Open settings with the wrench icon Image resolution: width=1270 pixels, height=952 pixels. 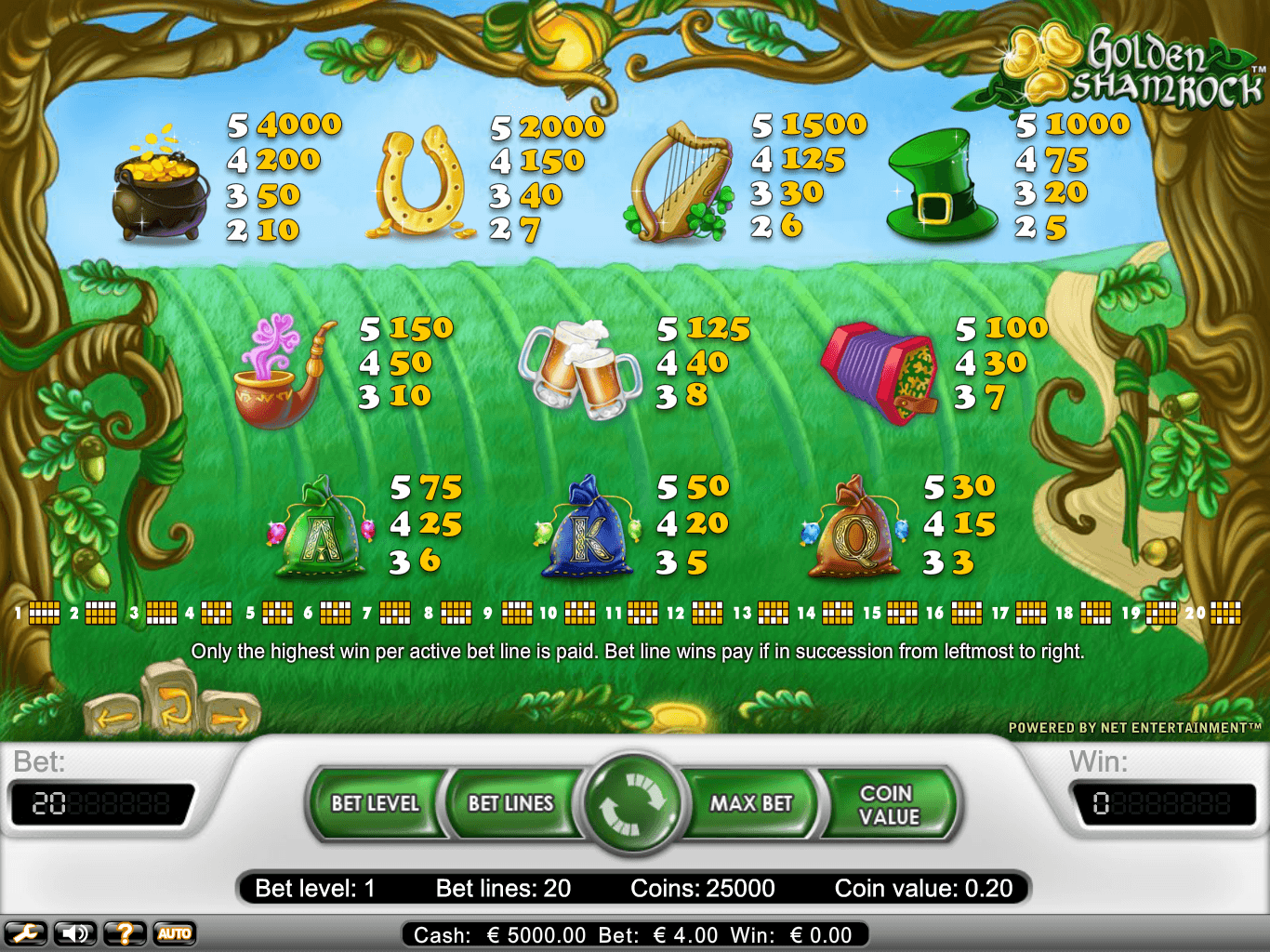(26, 933)
